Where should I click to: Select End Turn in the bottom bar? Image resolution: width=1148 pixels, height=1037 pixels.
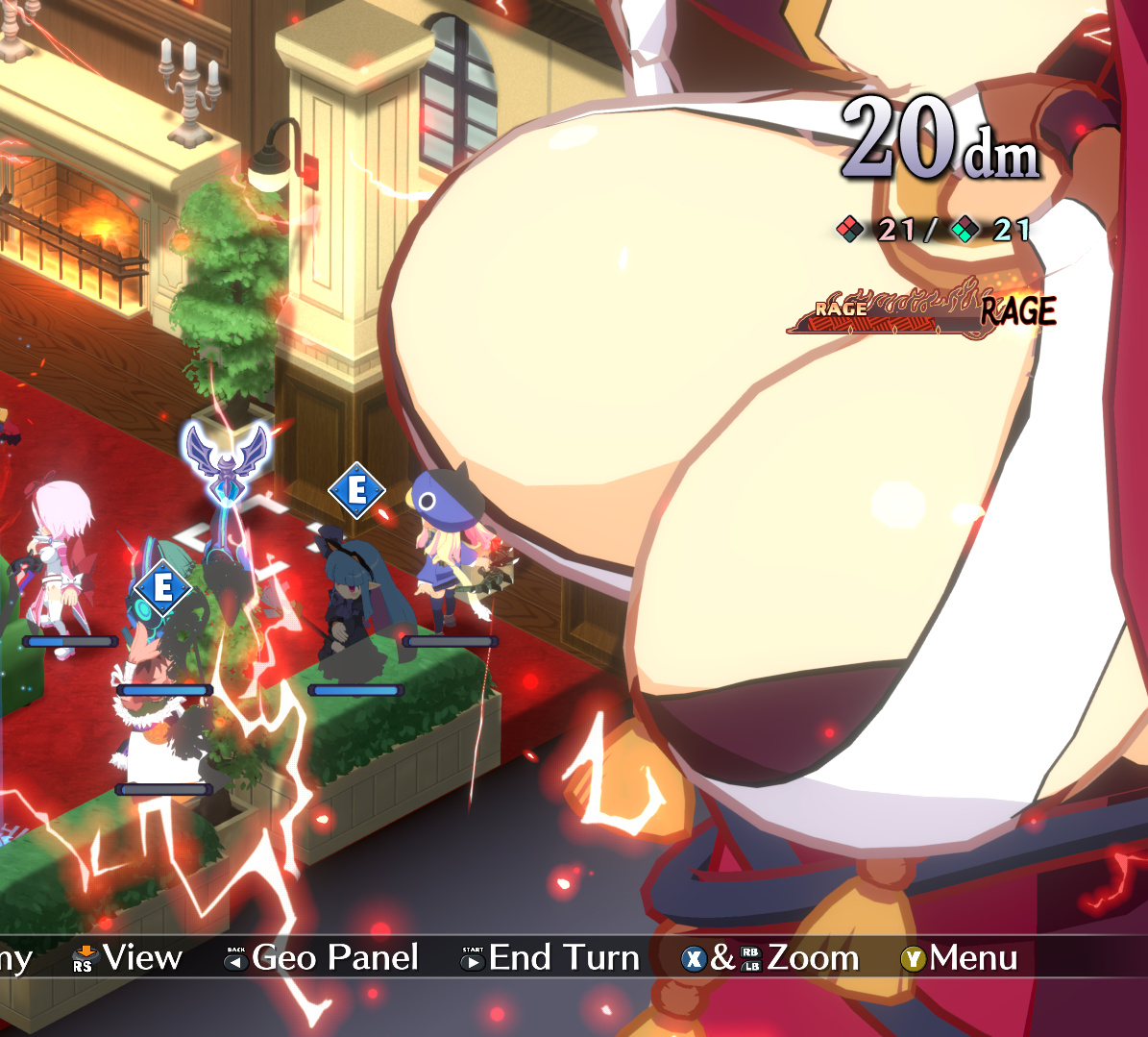pyautogui.click(x=550, y=958)
